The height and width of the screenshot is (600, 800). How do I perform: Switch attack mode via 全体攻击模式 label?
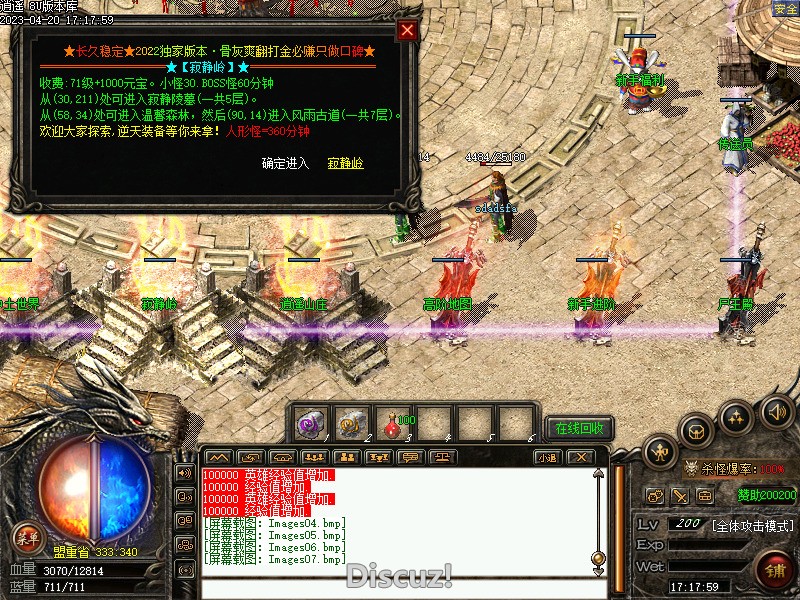(753, 525)
